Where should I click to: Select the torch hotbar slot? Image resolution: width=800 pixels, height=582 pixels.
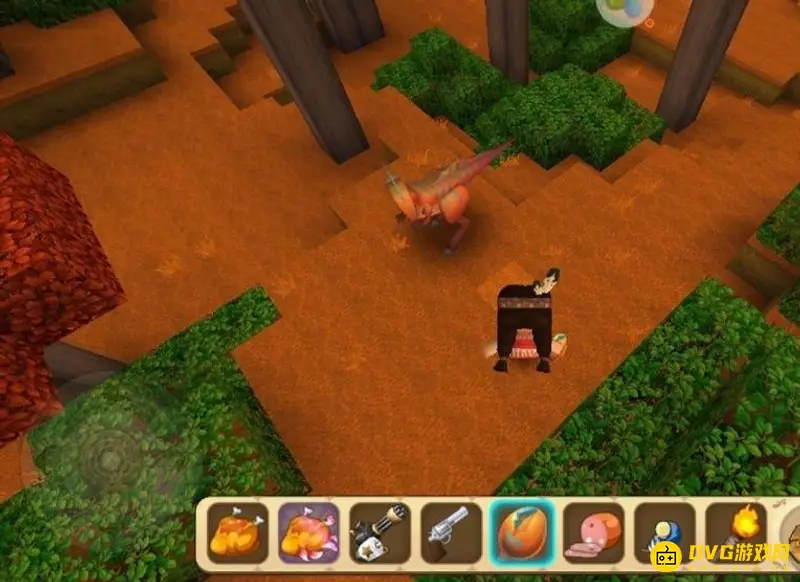pos(735,530)
